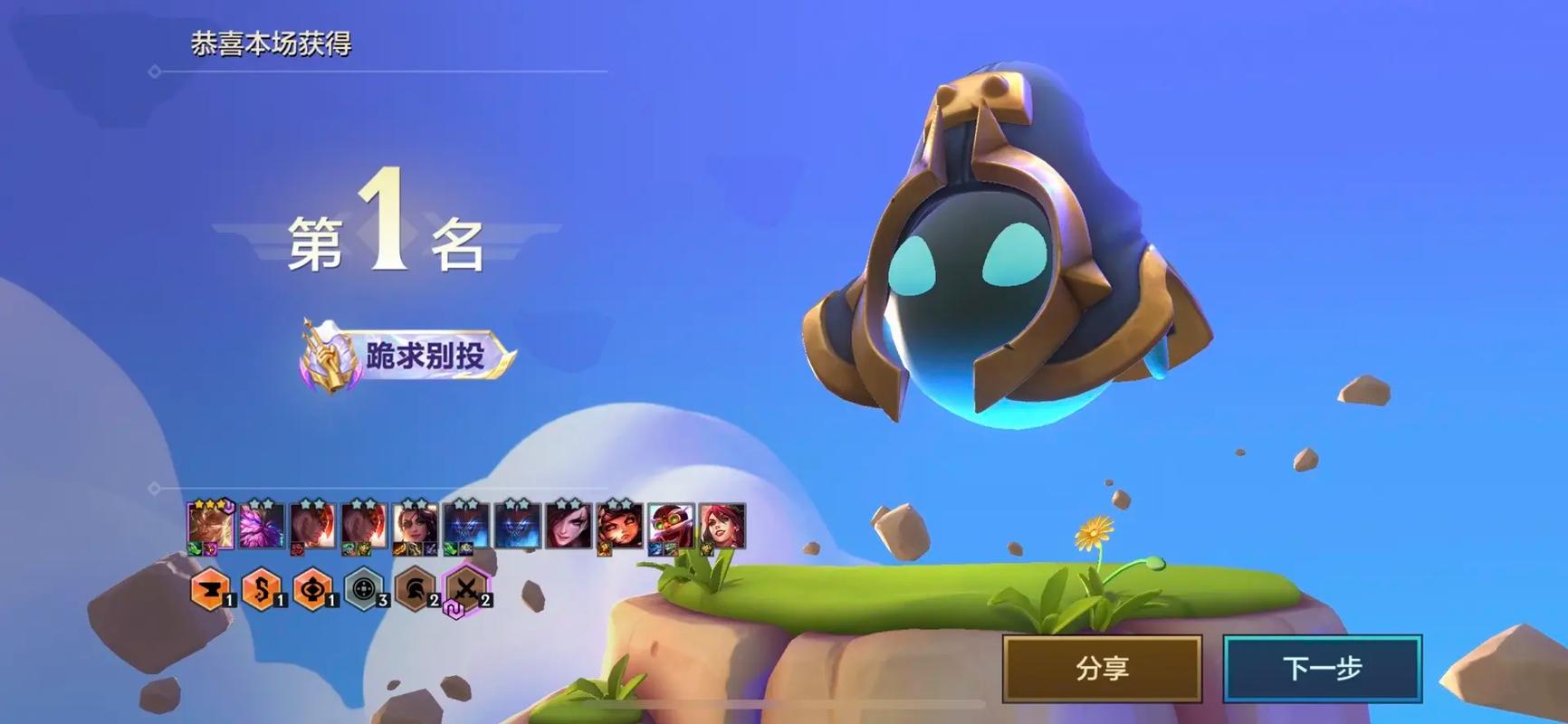
Task: Select the three-star champion portrait on the left
Action: (210, 525)
